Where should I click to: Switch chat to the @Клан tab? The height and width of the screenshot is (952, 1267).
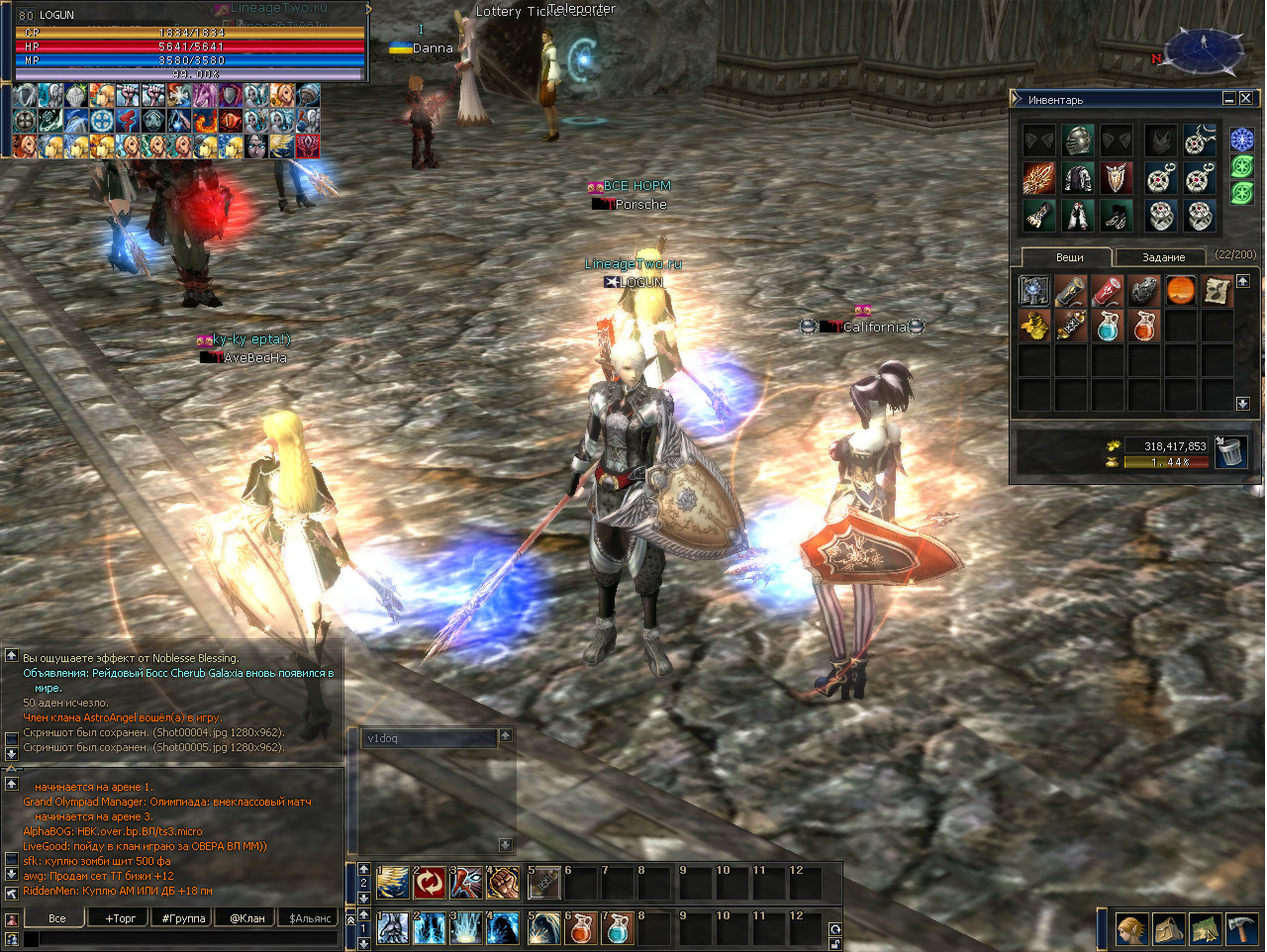tap(247, 918)
